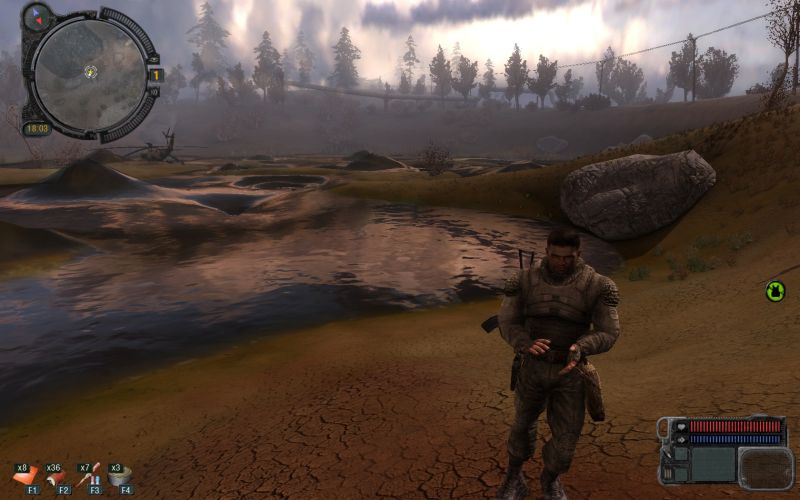Screen dimensions: 800x500
Task: Click the weapon display panel on the HUD
Action: pyautogui.click(x=764, y=467)
